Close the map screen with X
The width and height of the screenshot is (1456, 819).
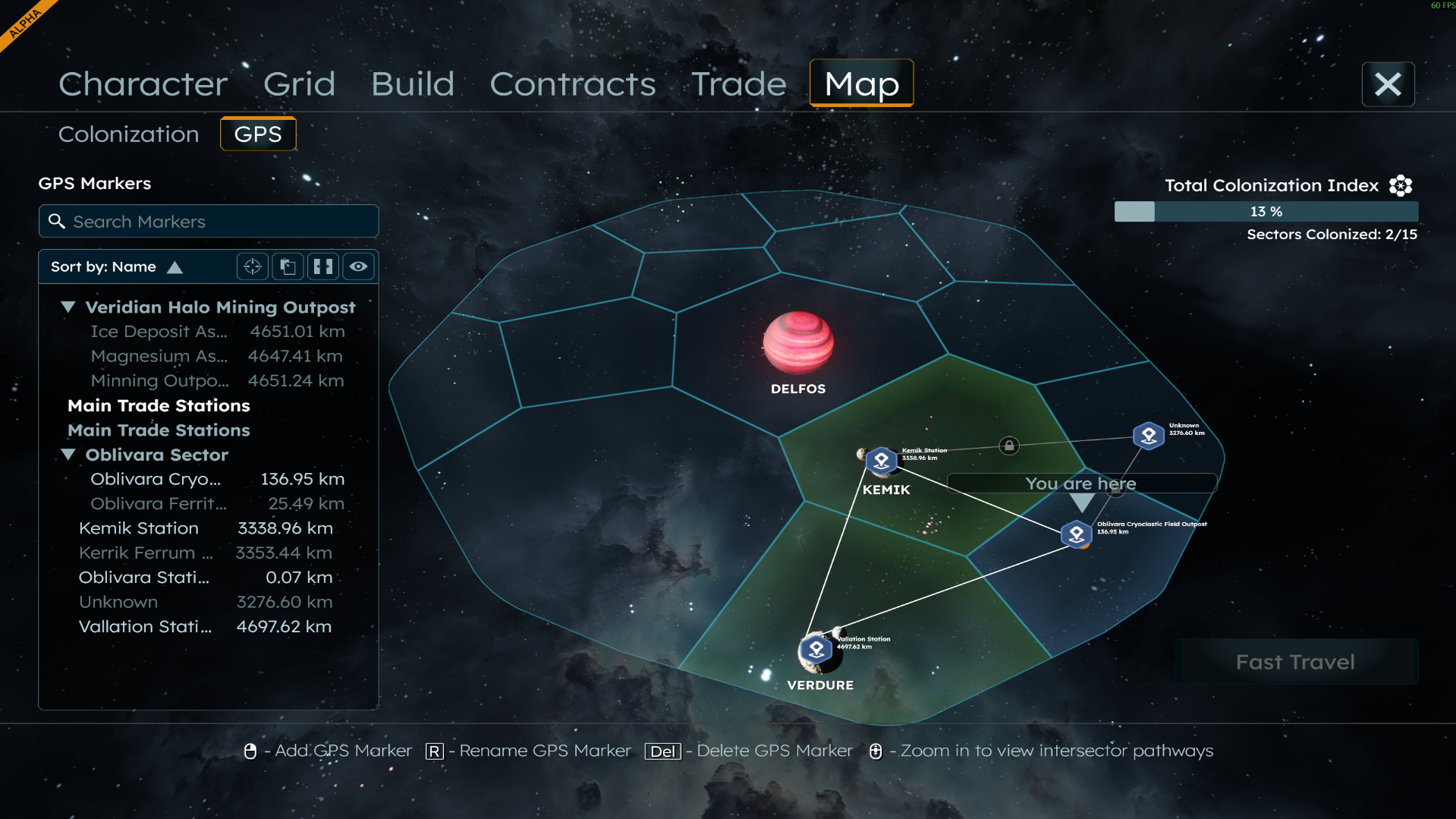point(1387,84)
